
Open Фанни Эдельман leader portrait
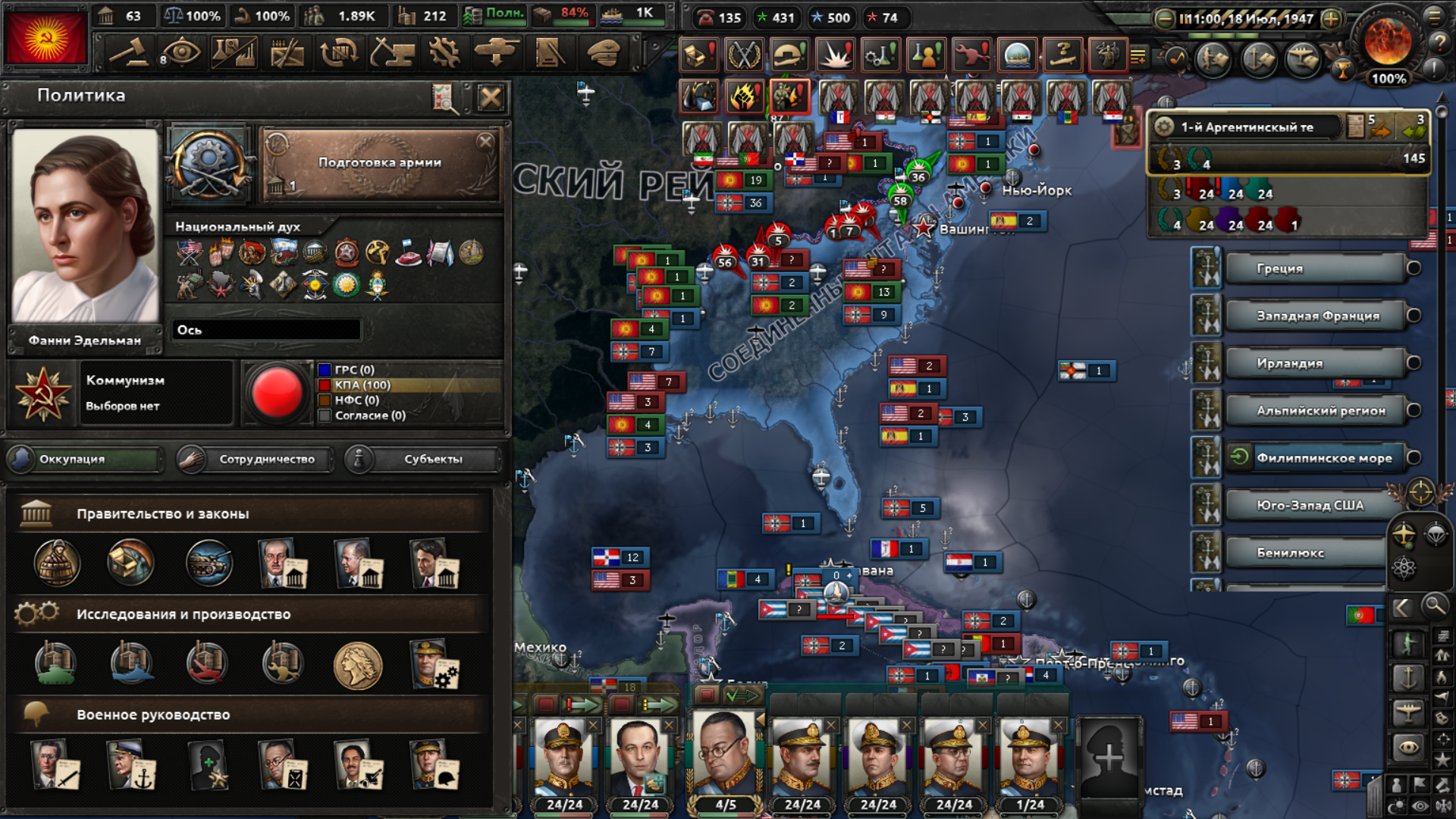click(x=85, y=226)
